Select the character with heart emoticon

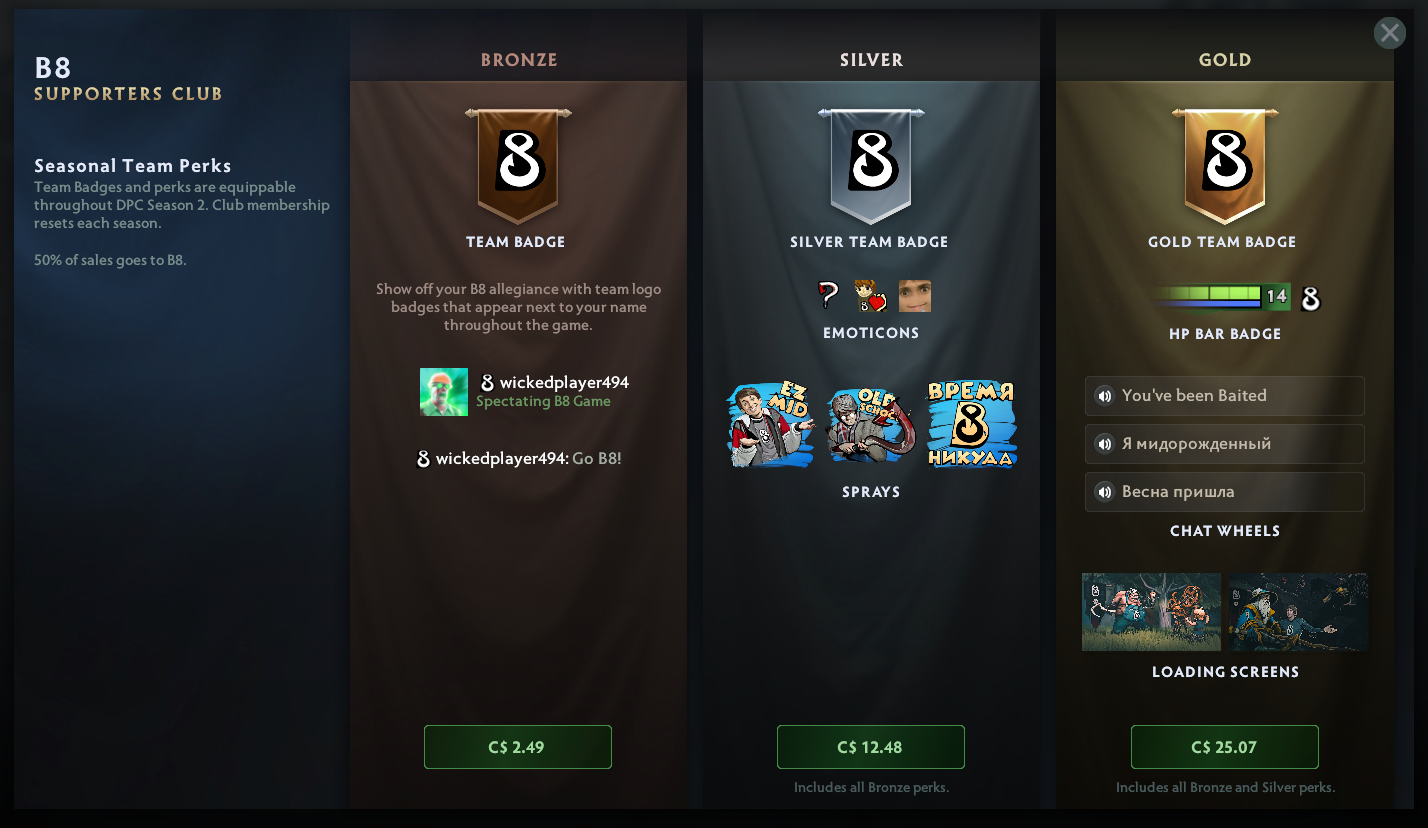870,296
